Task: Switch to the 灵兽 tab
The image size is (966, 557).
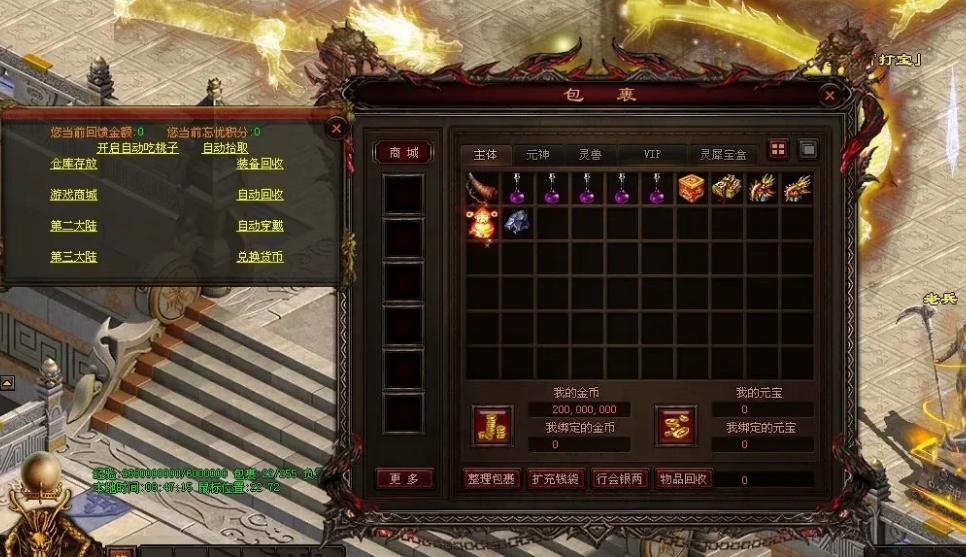Action: (x=590, y=155)
